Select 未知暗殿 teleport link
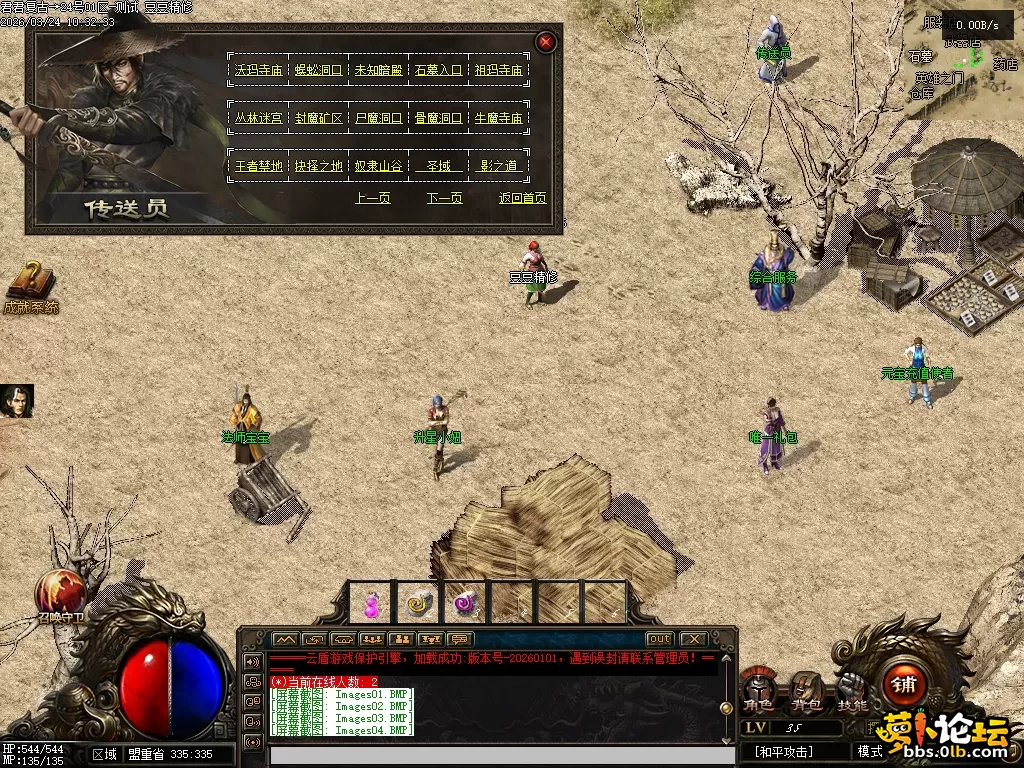This screenshot has width=1024, height=768. [378, 70]
